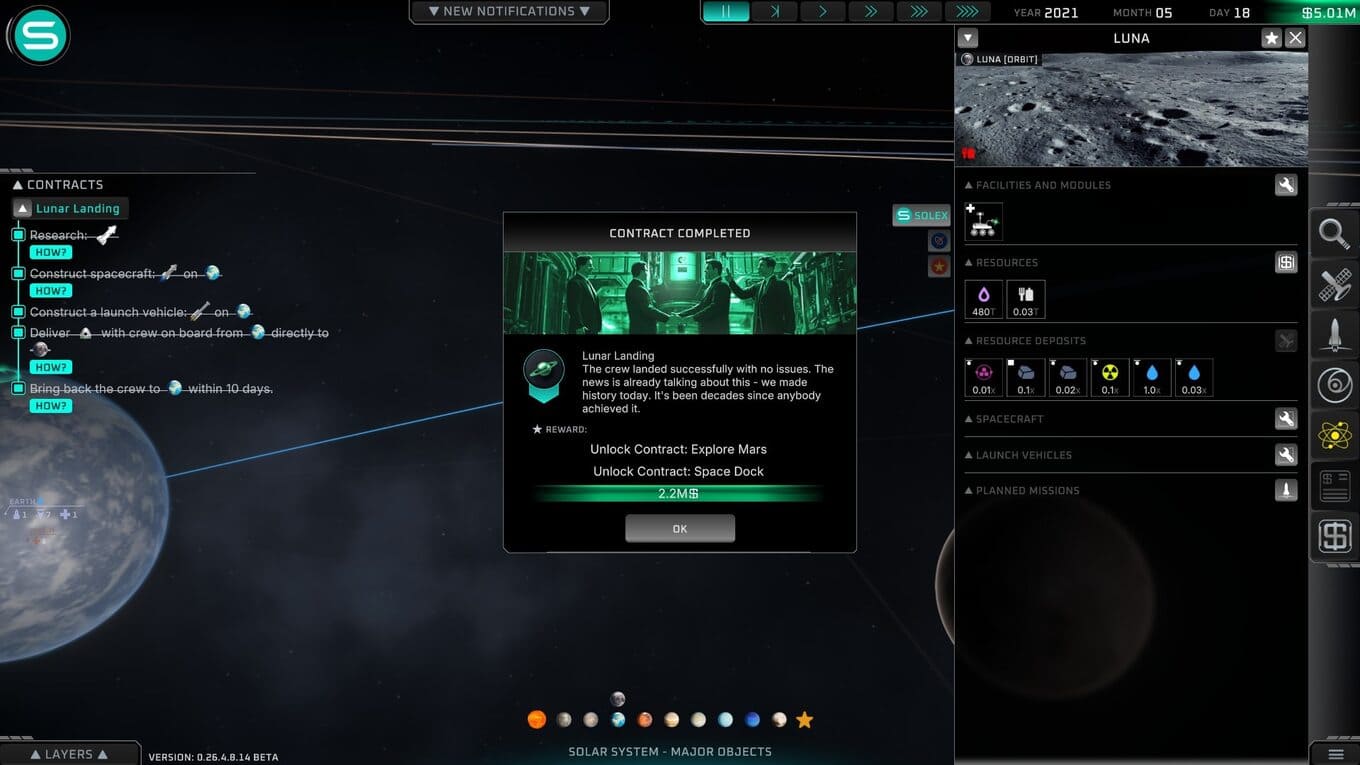Pause the game time
This screenshot has height=765, width=1360.
[x=727, y=12]
